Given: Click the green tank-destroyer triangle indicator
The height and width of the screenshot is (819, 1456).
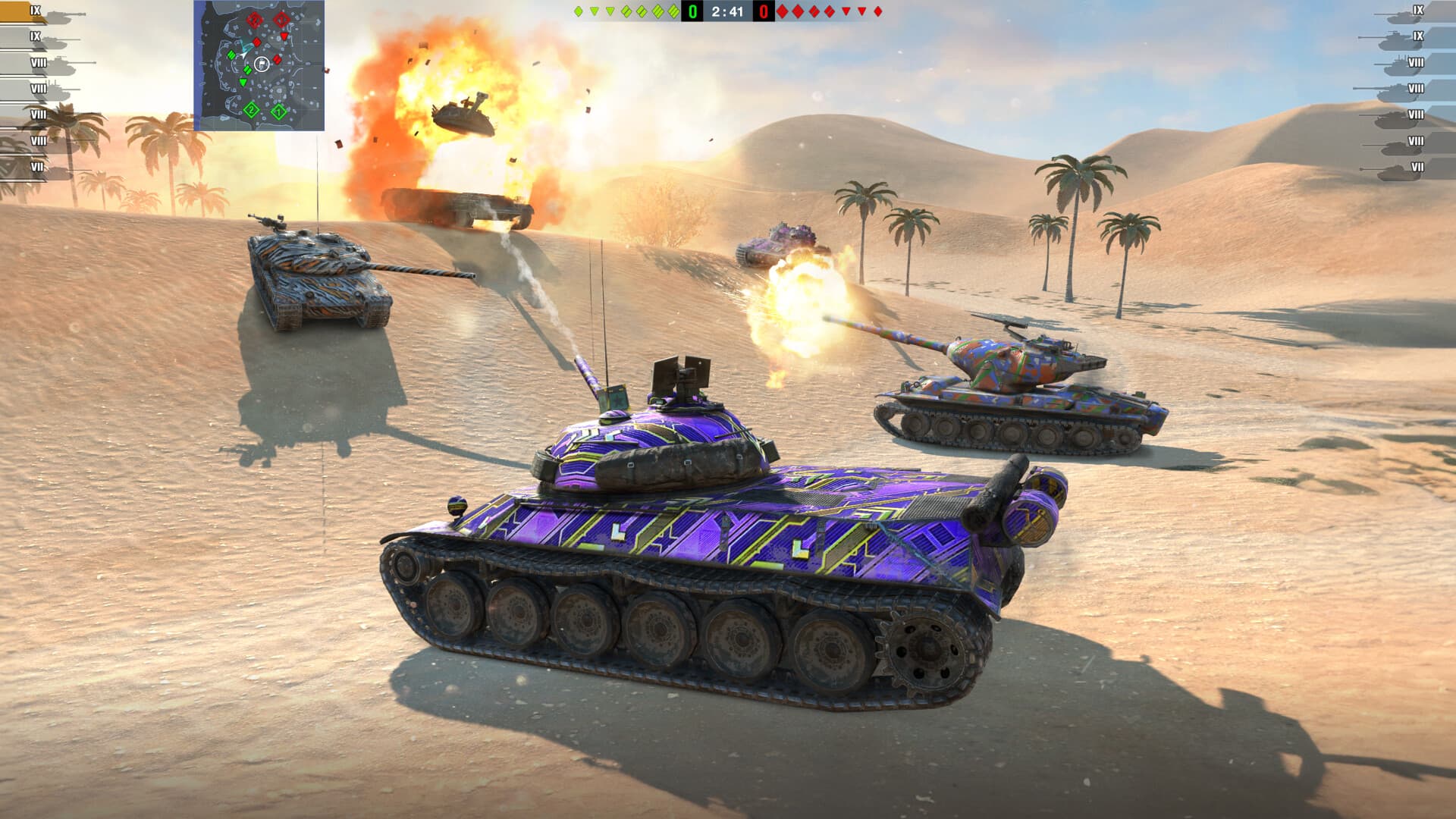Looking at the screenshot, I should (595, 12).
